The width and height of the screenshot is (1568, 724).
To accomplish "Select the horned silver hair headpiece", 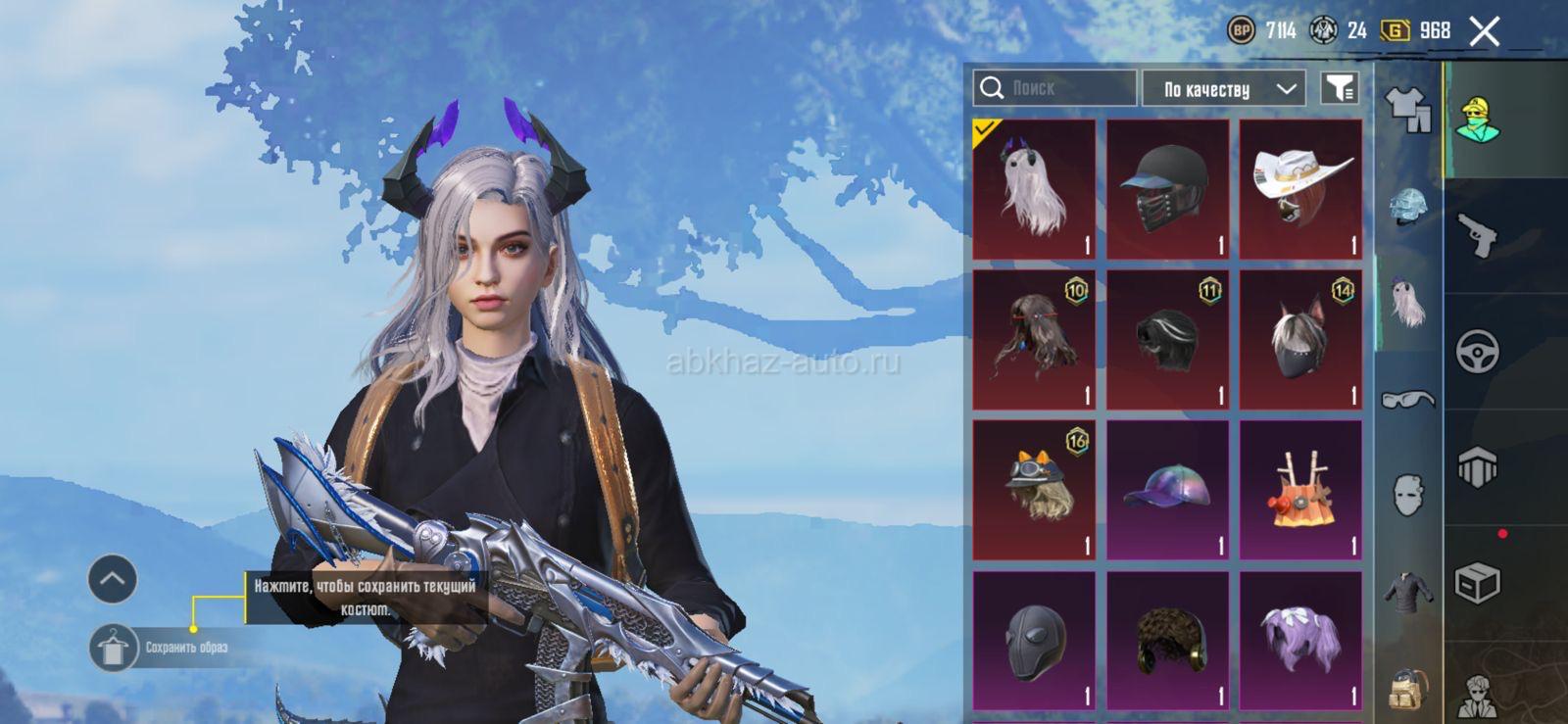I will tap(1034, 189).
